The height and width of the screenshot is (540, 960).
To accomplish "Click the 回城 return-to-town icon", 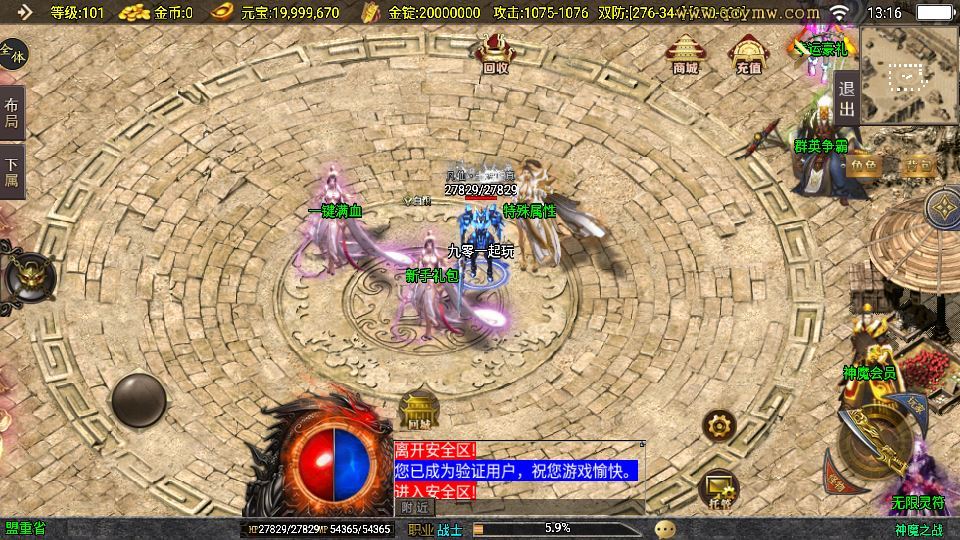I will click(x=419, y=411).
